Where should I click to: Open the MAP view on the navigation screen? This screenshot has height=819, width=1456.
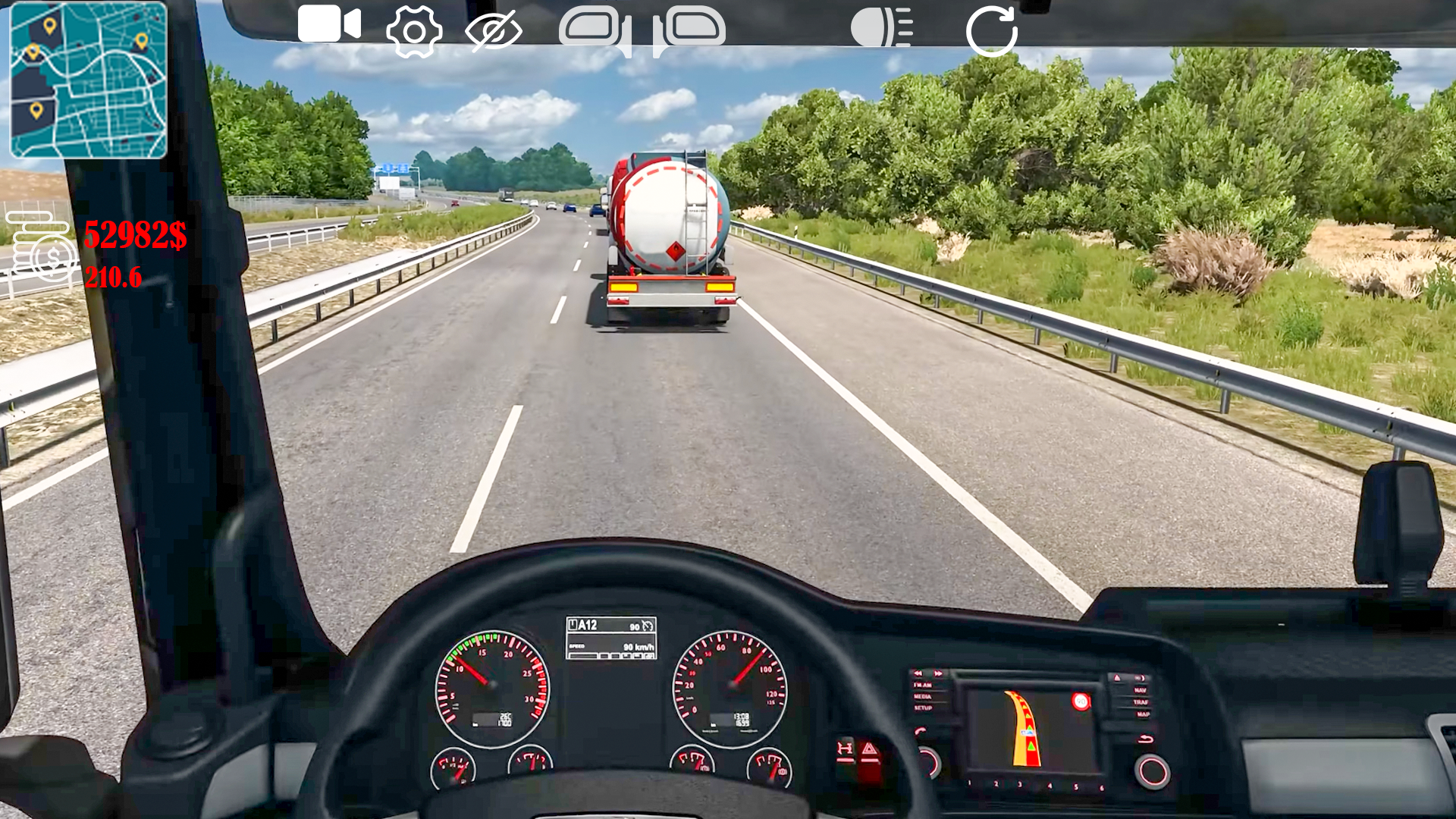tap(1143, 715)
